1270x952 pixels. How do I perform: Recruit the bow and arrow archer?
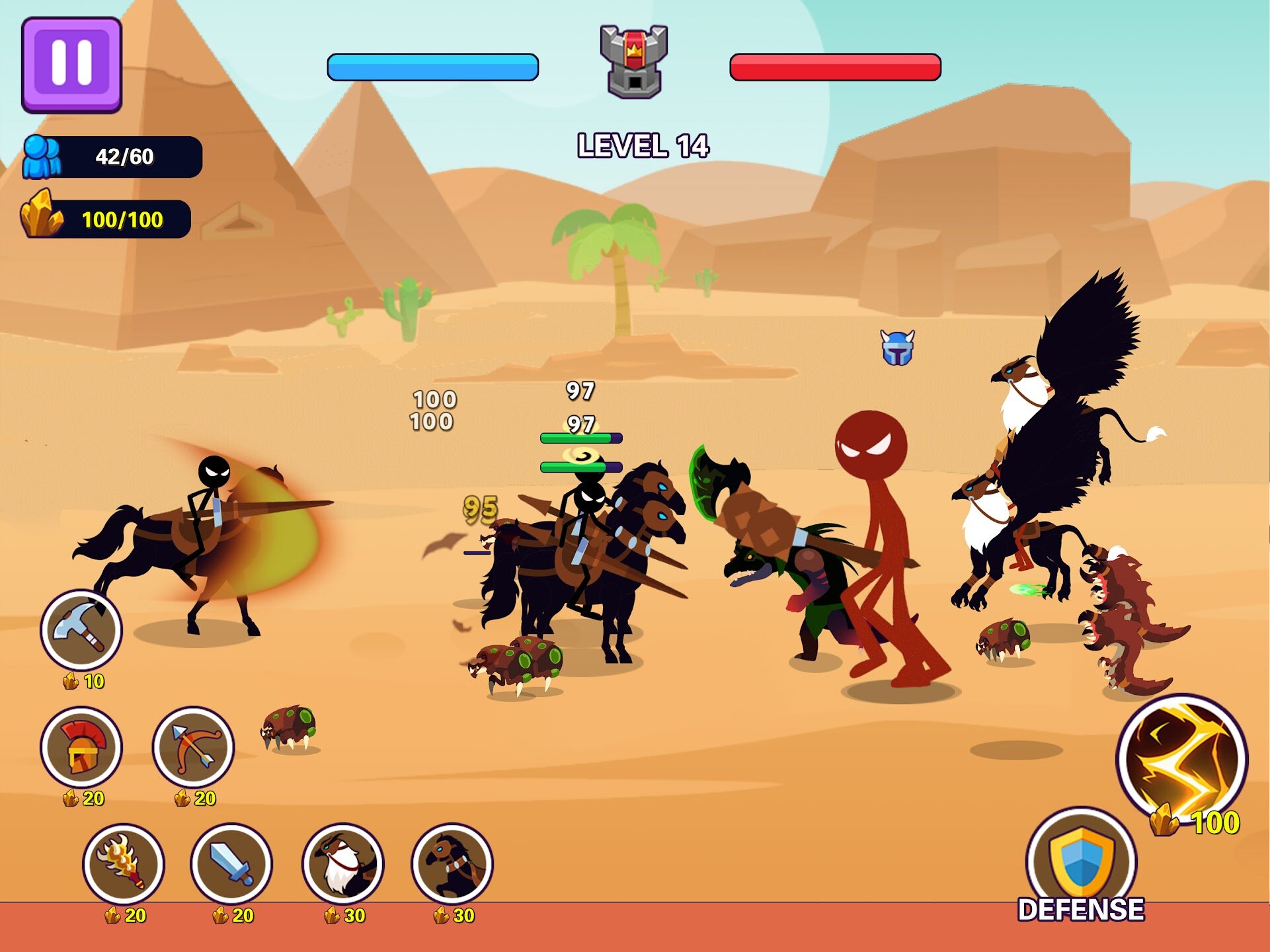(193, 747)
